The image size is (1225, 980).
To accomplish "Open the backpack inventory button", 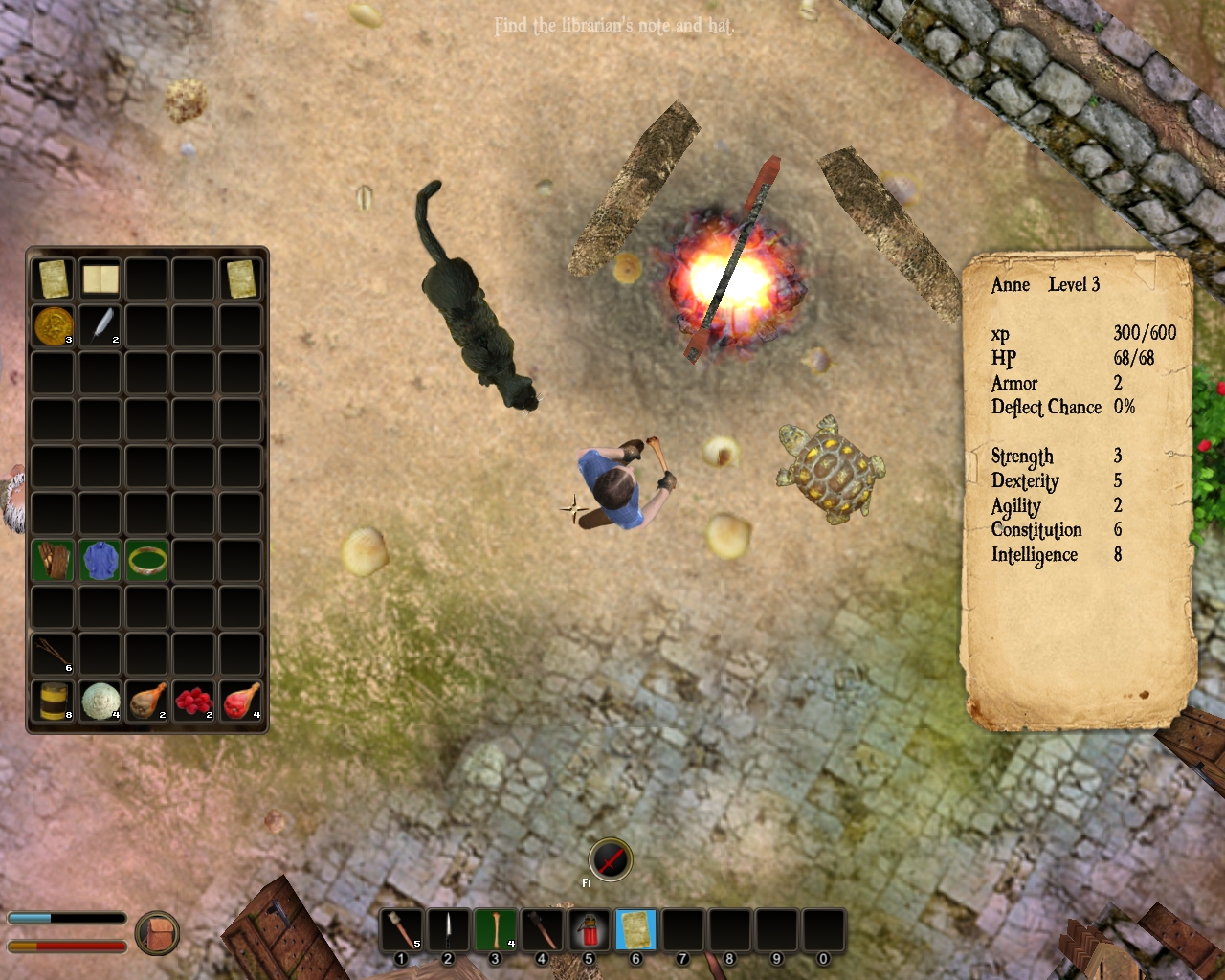I will coord(157,933).
